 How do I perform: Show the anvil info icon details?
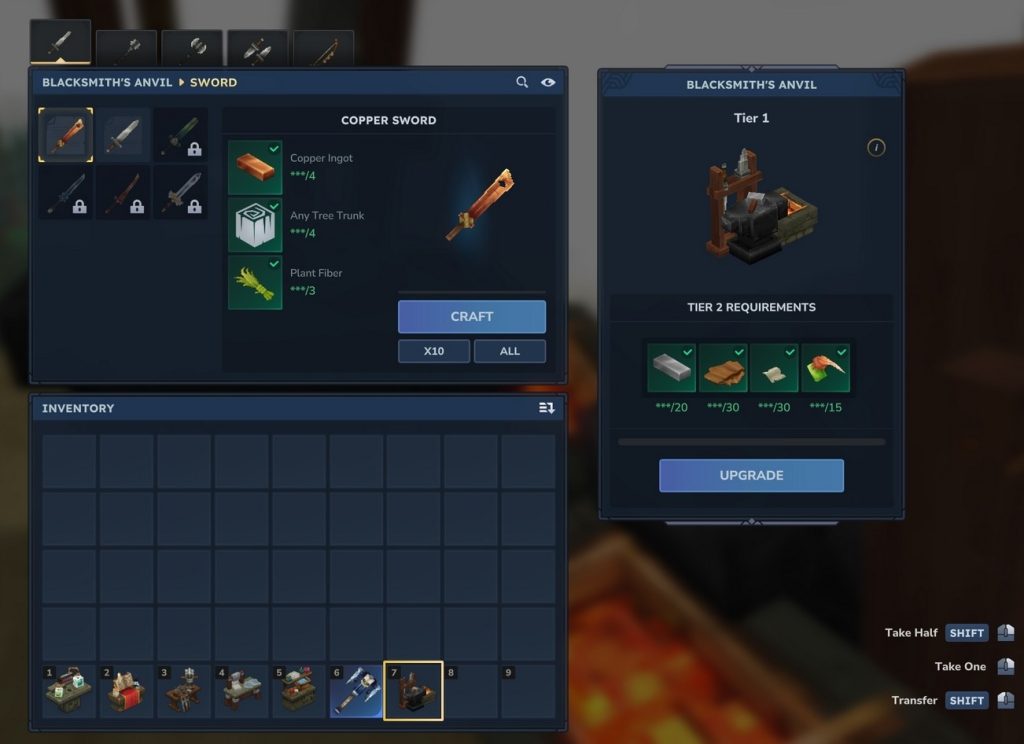pos(876,148)
